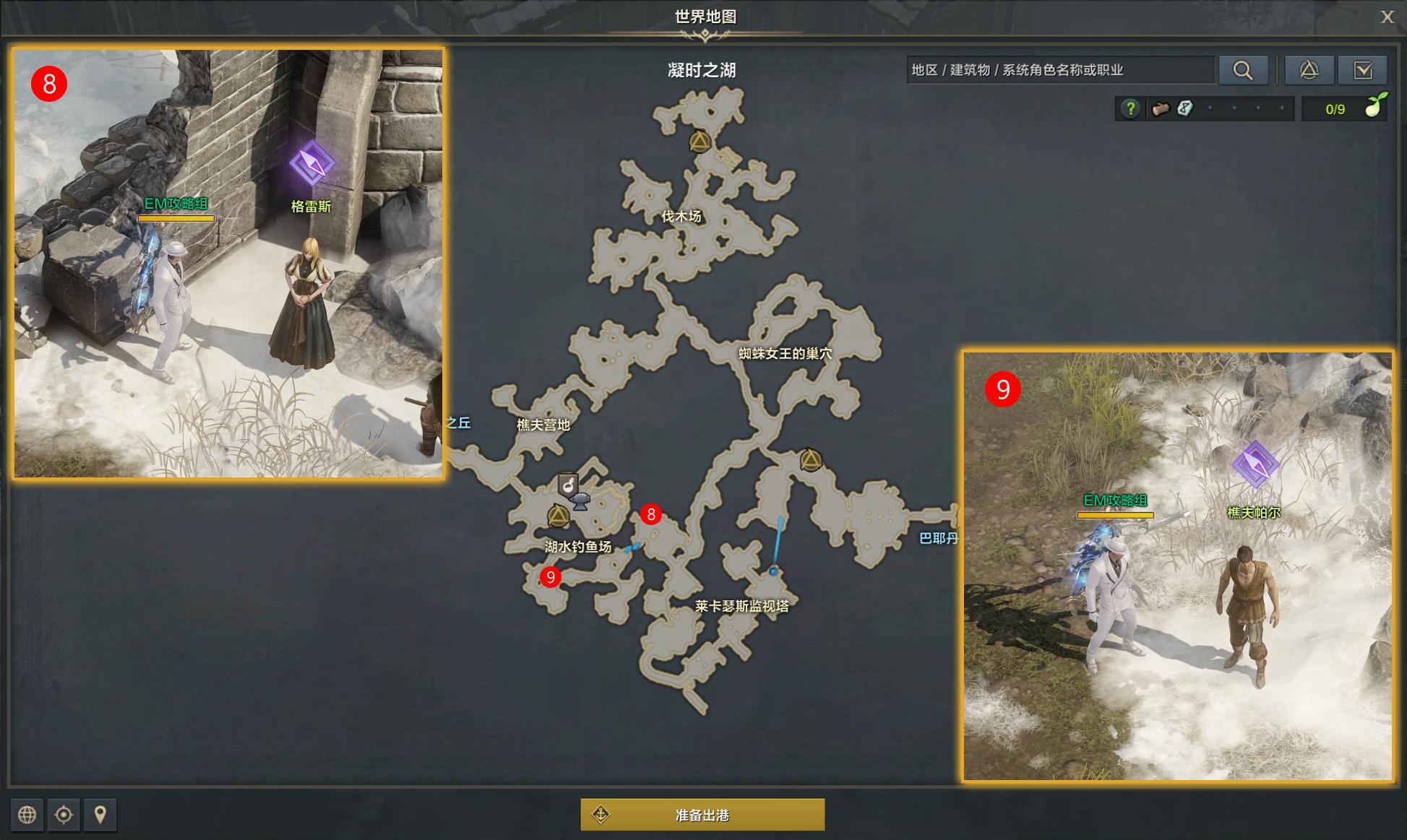The image size is (1407, 840).
Task: Activate the map pin marker button
Action: tap(100, 815)
